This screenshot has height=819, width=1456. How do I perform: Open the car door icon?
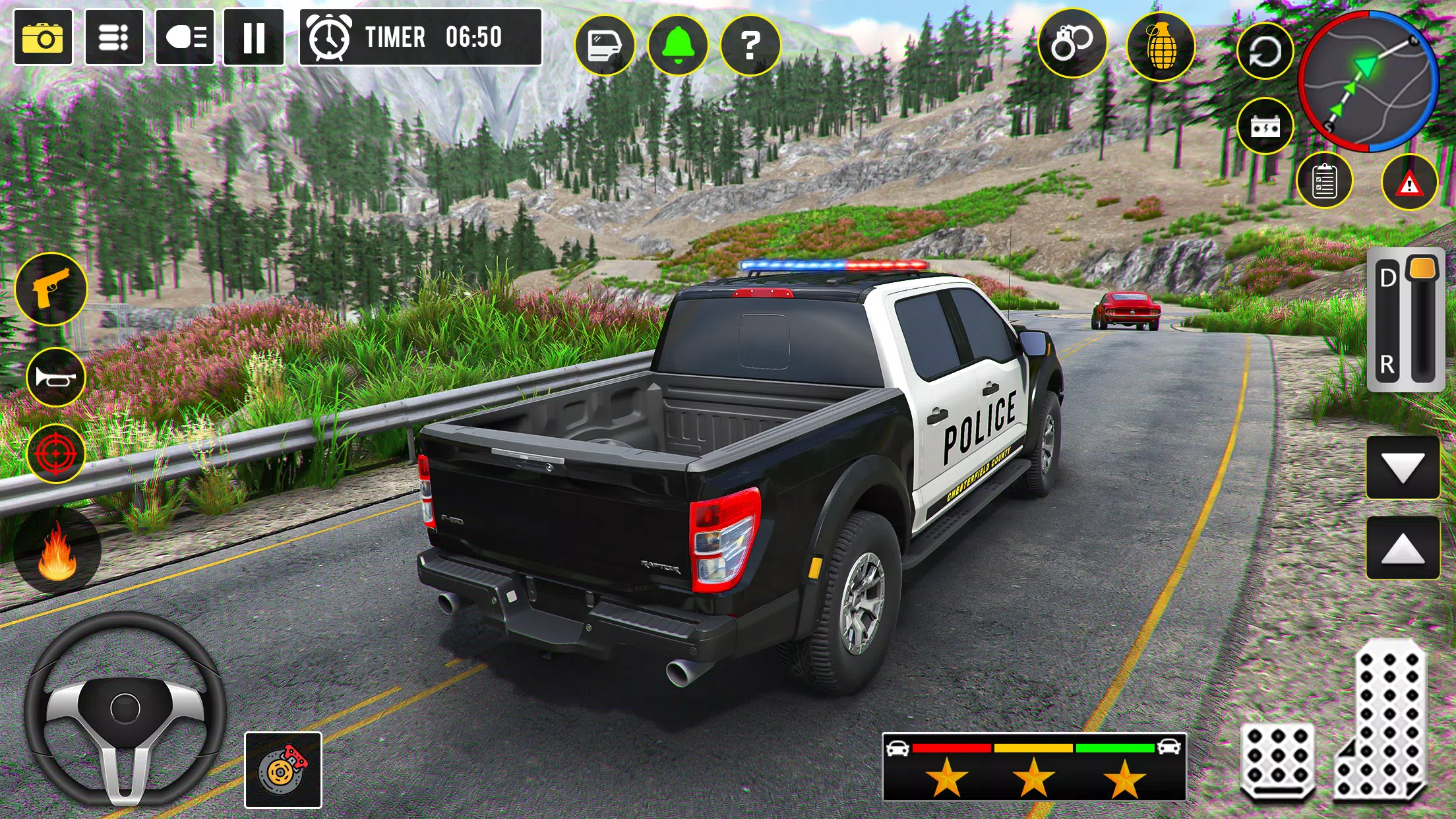[605, 45]
